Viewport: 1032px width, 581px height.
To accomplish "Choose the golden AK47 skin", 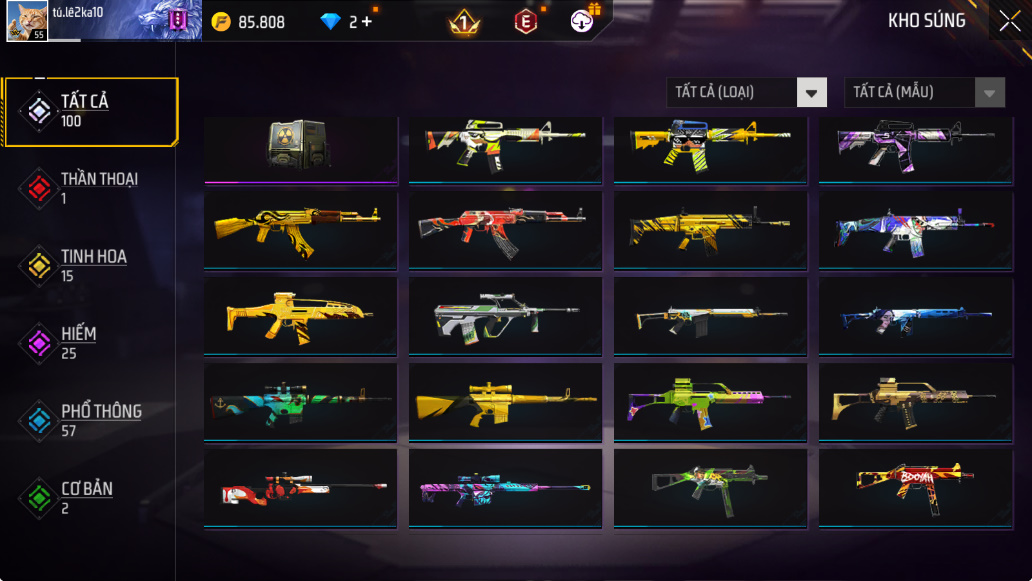I will 300,230.
